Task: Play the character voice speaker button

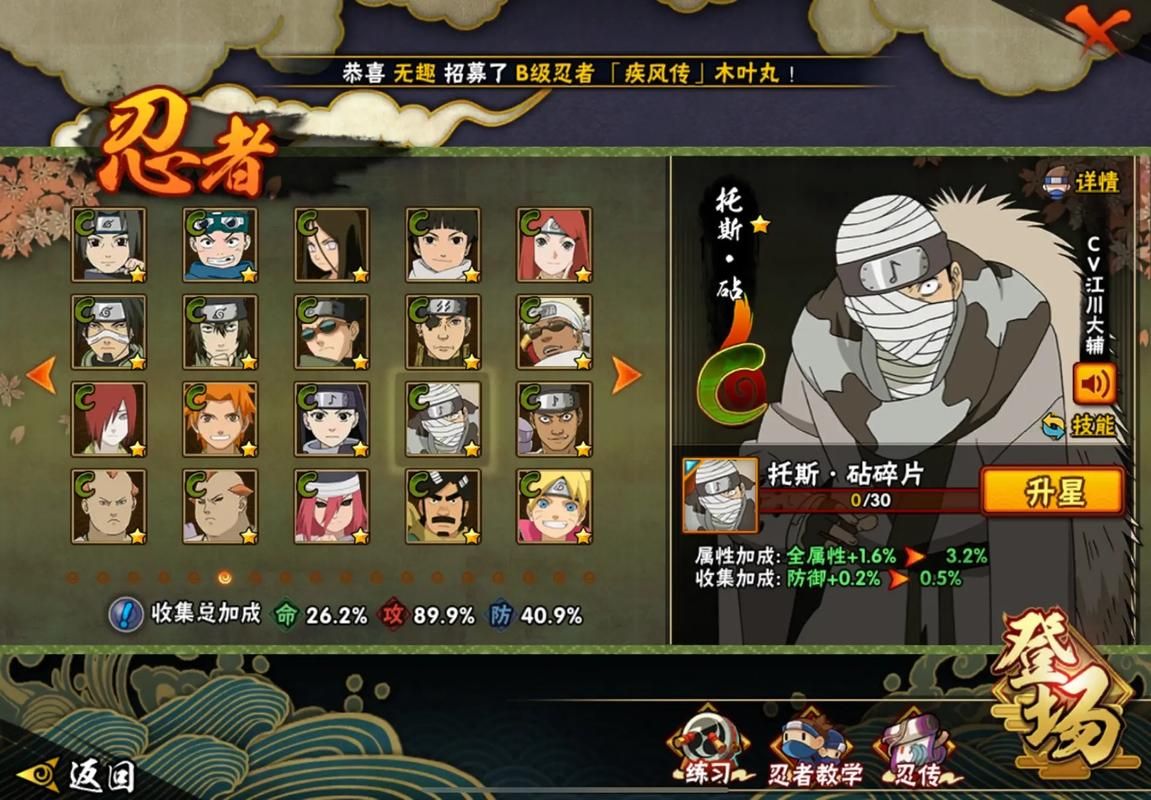Action: click(x=1094, y=383)
